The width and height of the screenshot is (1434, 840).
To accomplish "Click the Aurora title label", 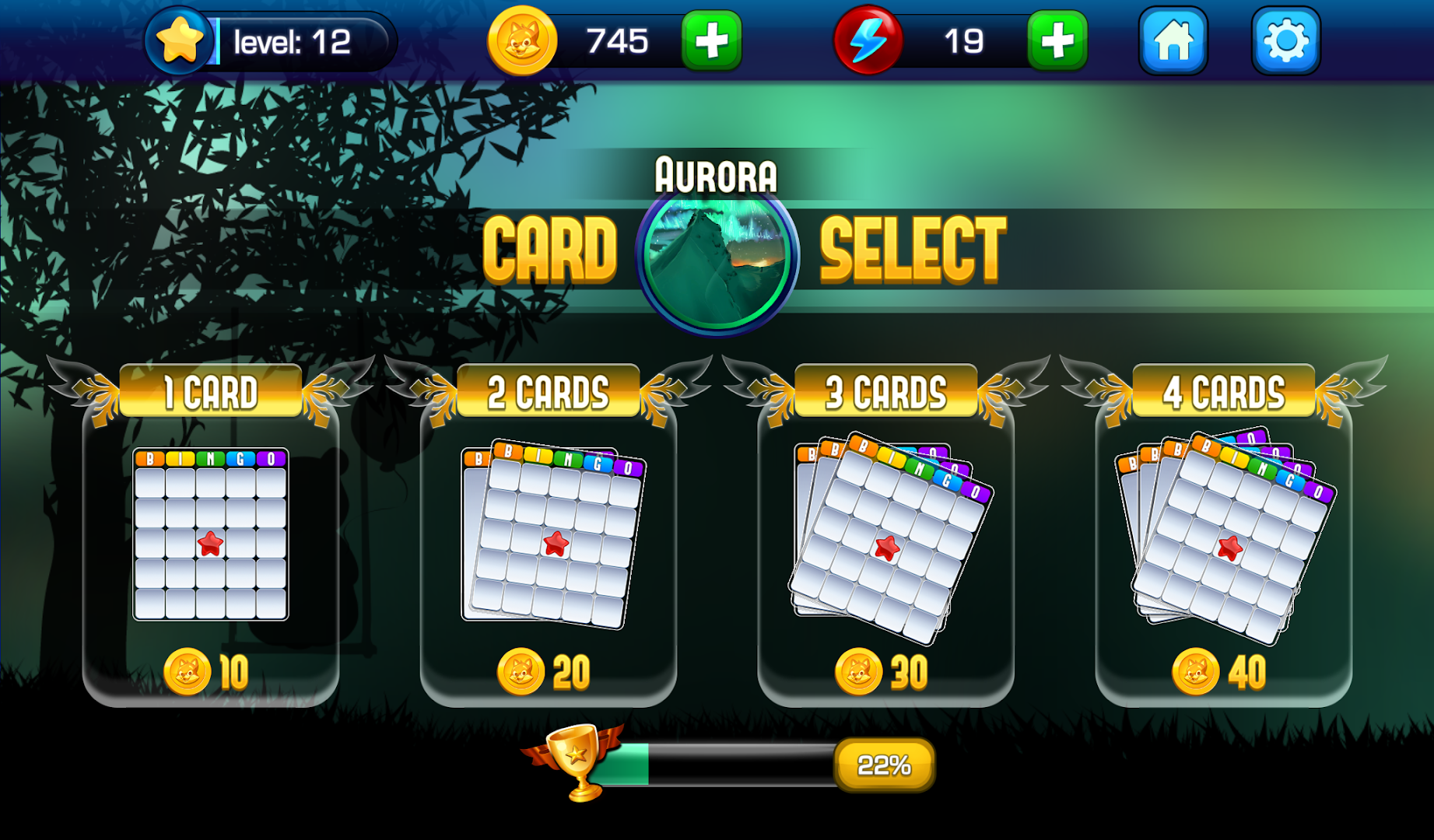I will tap(715, 174).
